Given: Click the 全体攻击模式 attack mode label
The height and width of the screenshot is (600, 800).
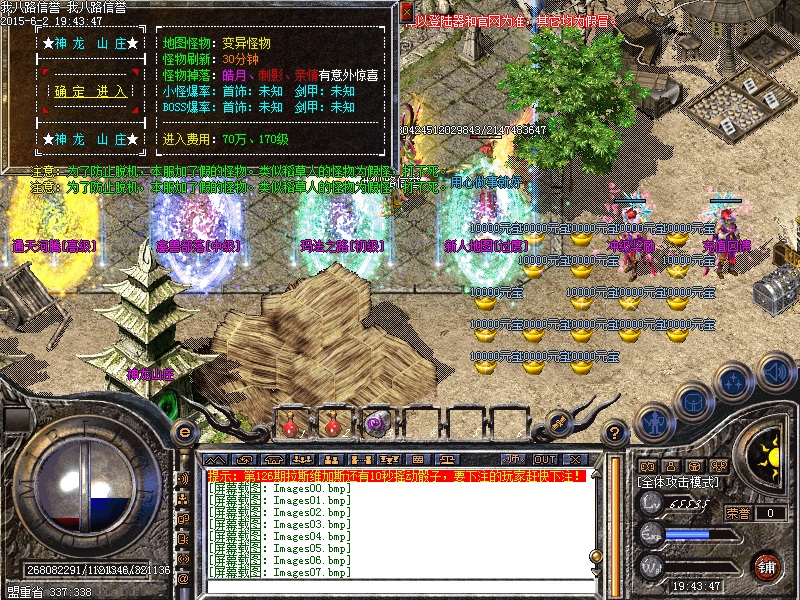Looking at the screenshot, I should point(678,481).
